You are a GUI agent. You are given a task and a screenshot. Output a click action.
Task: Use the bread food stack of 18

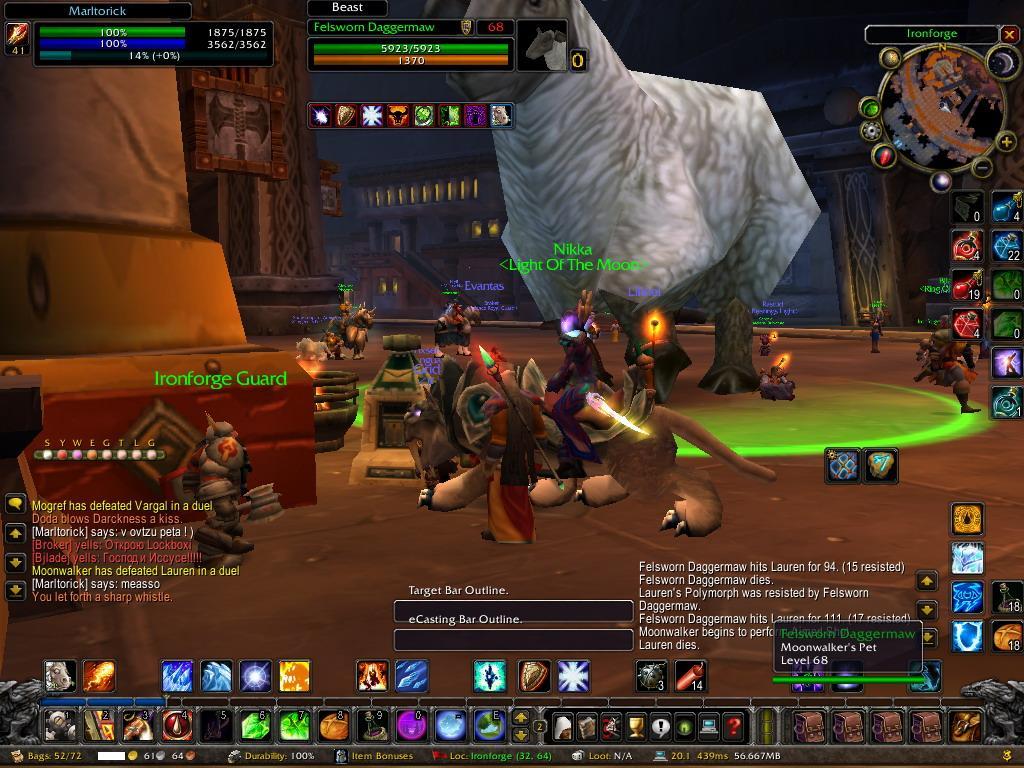click(1006, 636)
